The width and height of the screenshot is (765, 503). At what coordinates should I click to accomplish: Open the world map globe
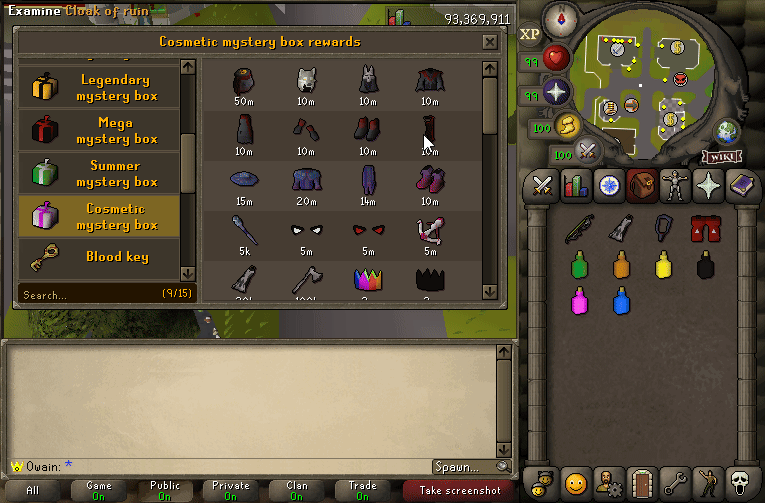[x=726, y=131]
